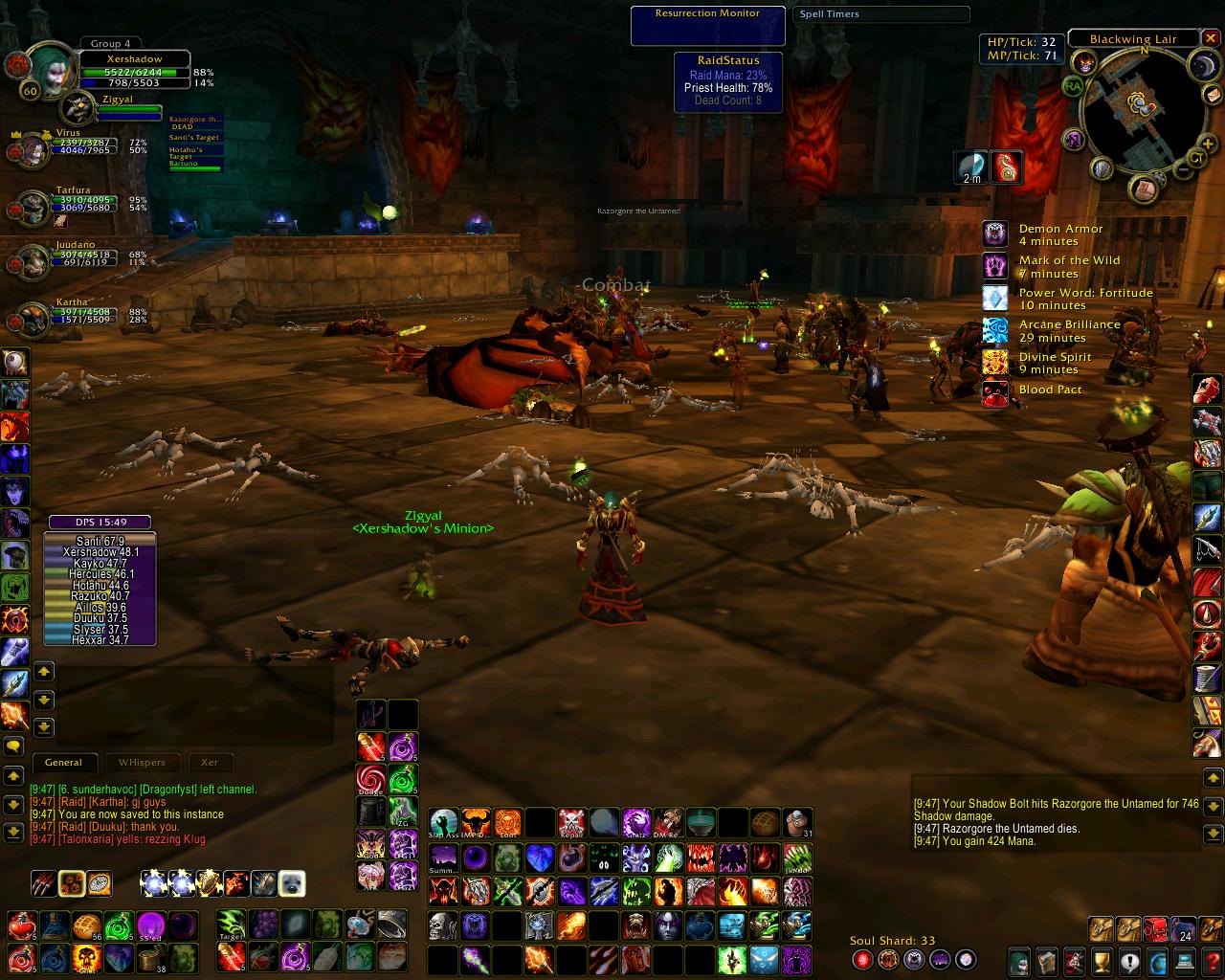
Task: Open the help request question mark button
Action: 1213,960
